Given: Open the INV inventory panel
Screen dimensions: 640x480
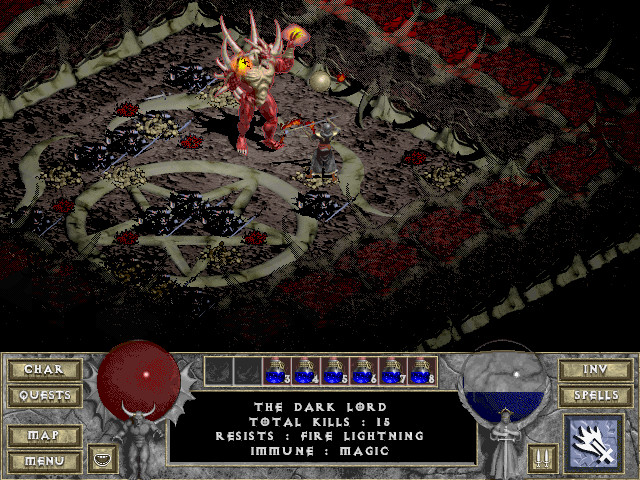Looking at the screenshot, I should coord(595,370).
